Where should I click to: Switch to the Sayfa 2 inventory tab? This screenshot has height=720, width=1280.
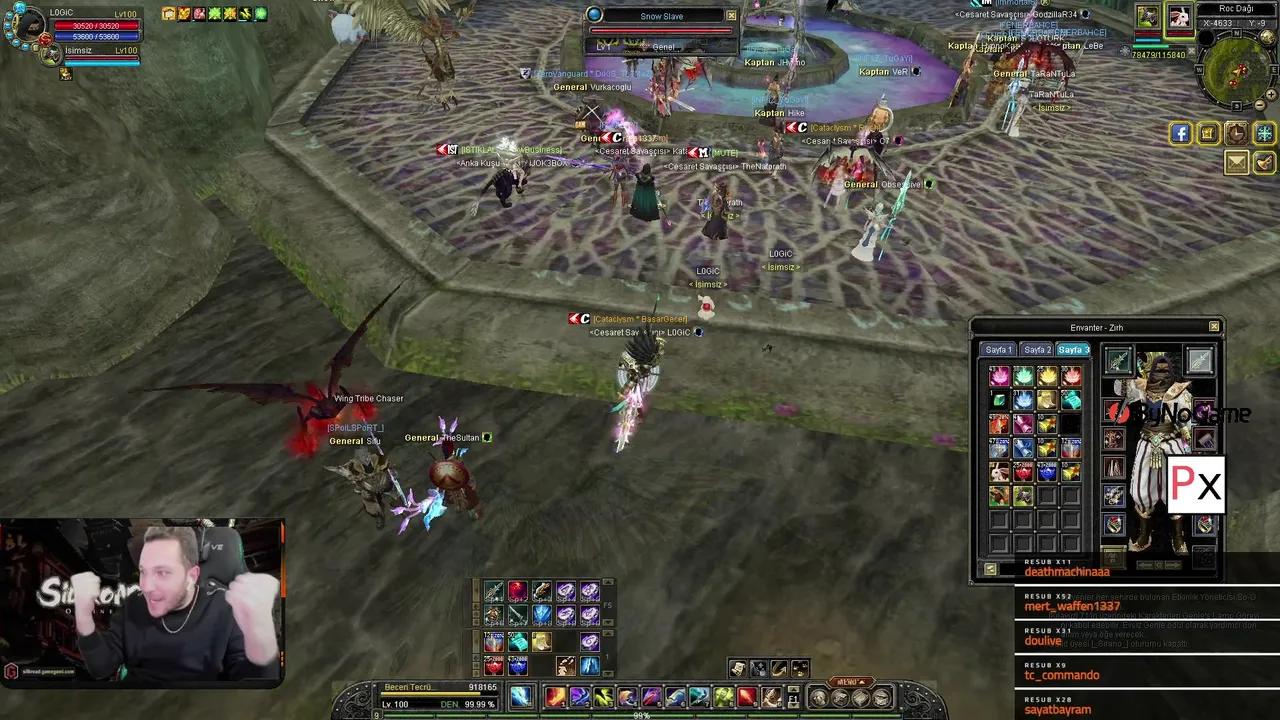coord(1039,349)
